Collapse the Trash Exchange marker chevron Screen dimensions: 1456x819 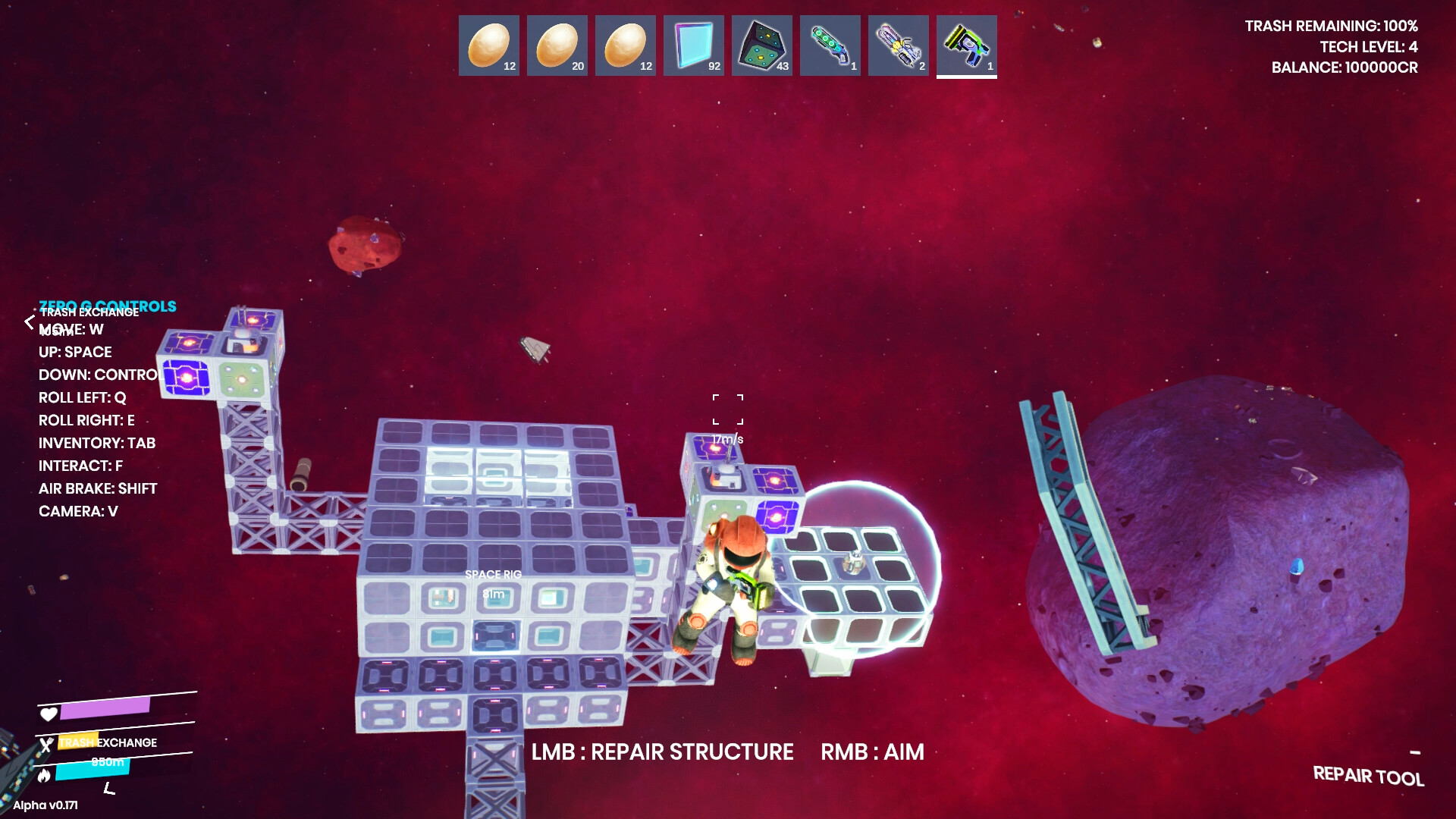[30, 322]
